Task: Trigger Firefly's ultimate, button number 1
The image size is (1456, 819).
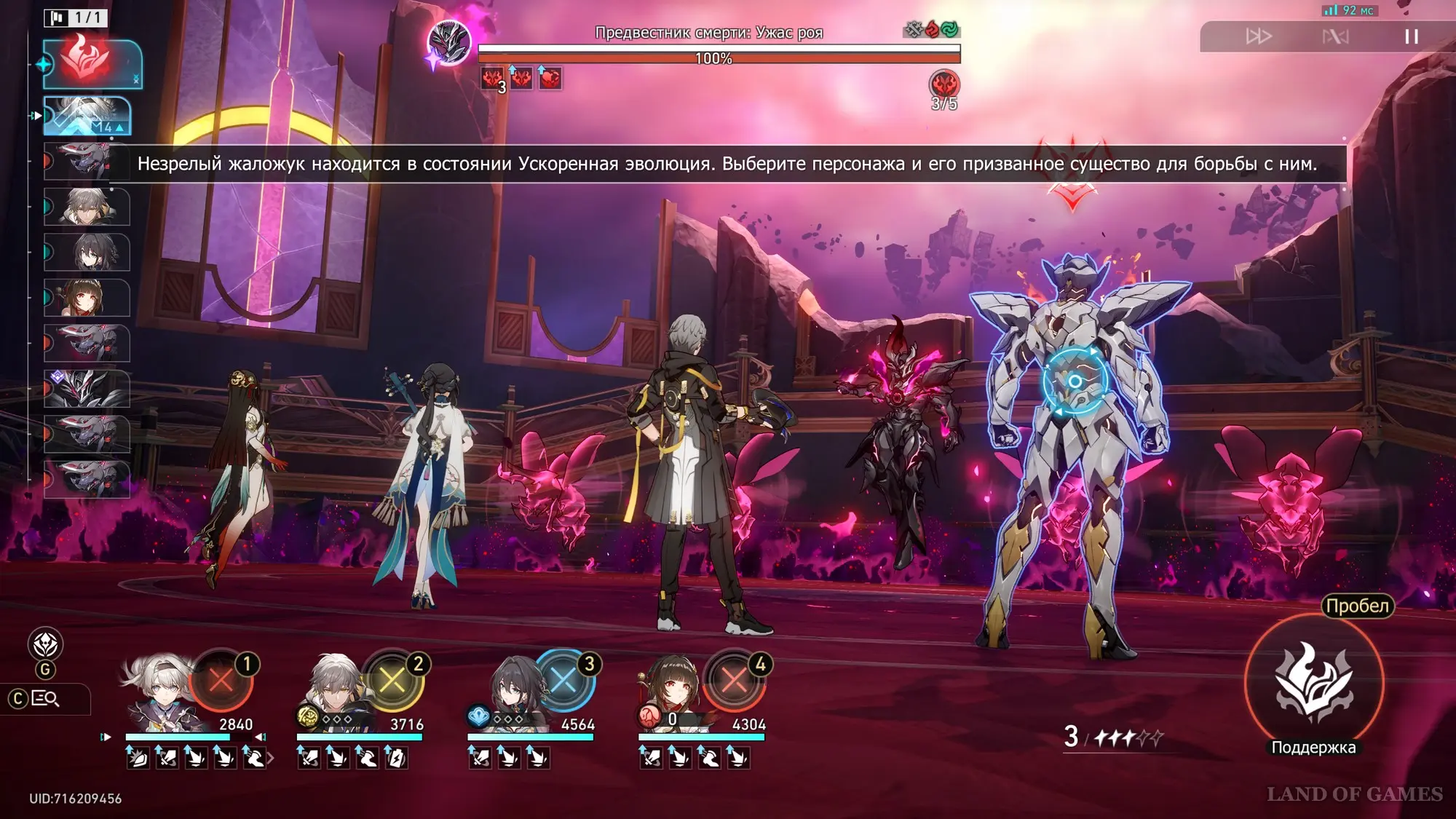Action: (221, 681)
